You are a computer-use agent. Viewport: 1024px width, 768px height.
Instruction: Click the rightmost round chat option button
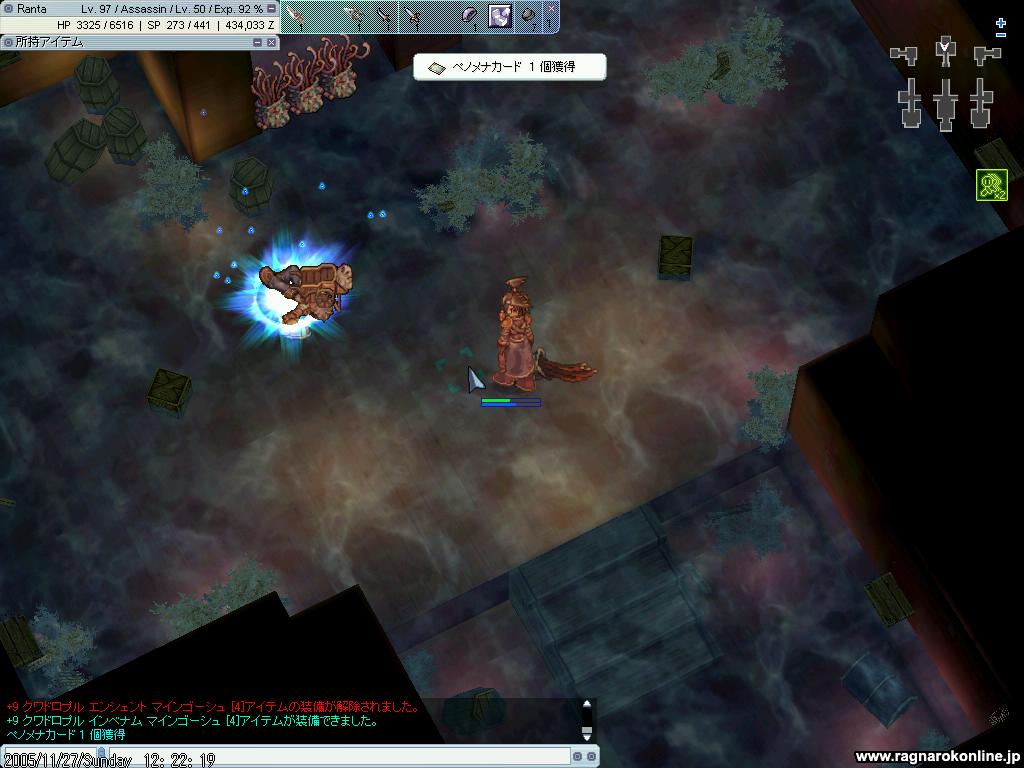point(592,757)
